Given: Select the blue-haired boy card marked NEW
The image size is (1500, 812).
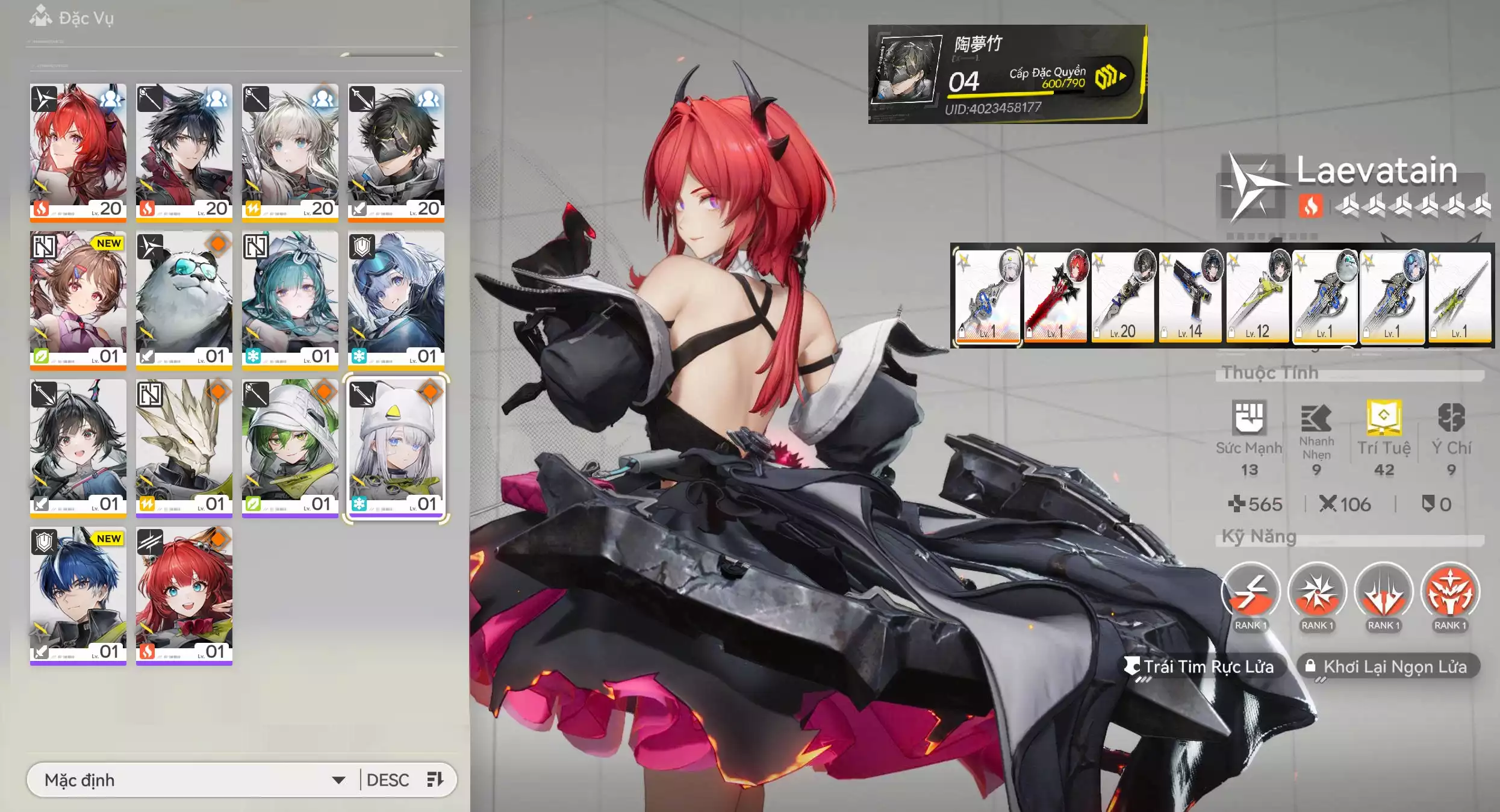Looking at the screenshot, I should tap(78, 595).
